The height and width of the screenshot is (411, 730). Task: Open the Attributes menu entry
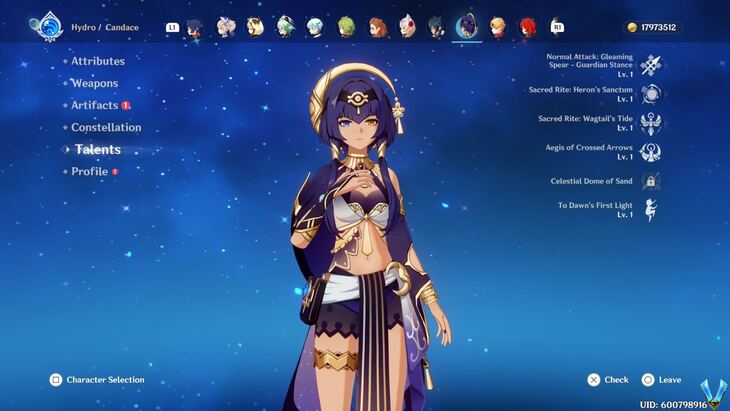click(98, 61)
